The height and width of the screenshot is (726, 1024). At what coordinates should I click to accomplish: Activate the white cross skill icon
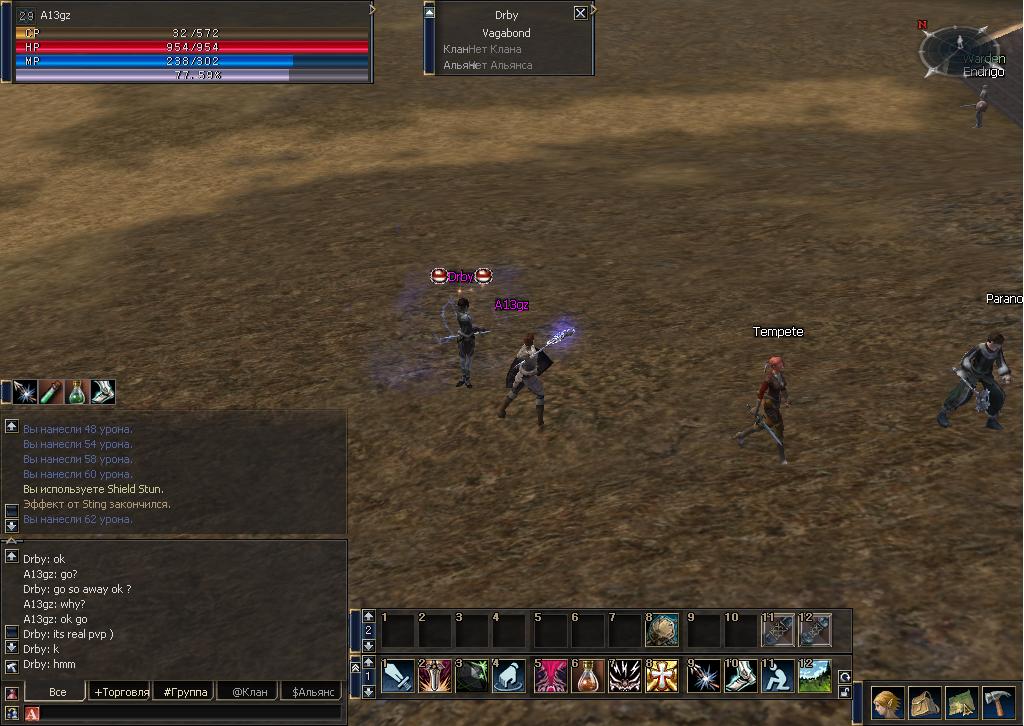[662, 675]
